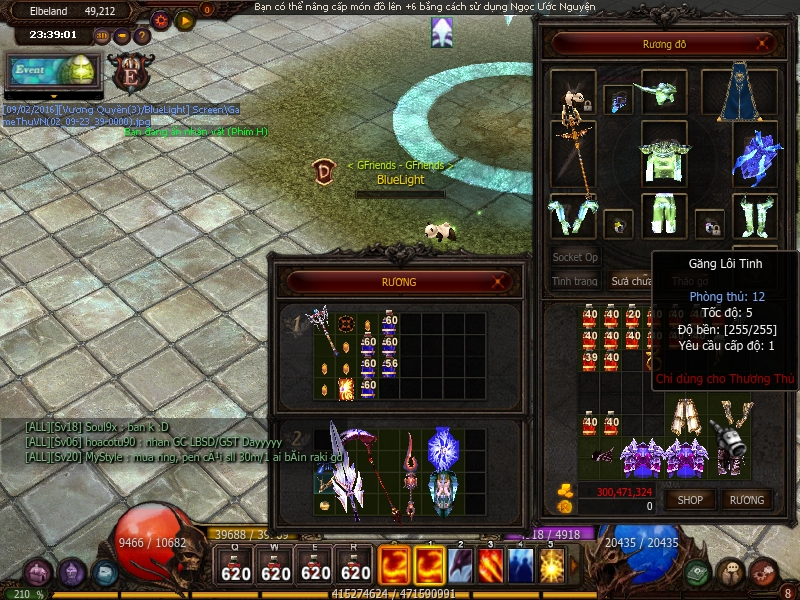800x600 pixels.
Task: Close the Rương đồ inventory panel
Action: point(764,44)
